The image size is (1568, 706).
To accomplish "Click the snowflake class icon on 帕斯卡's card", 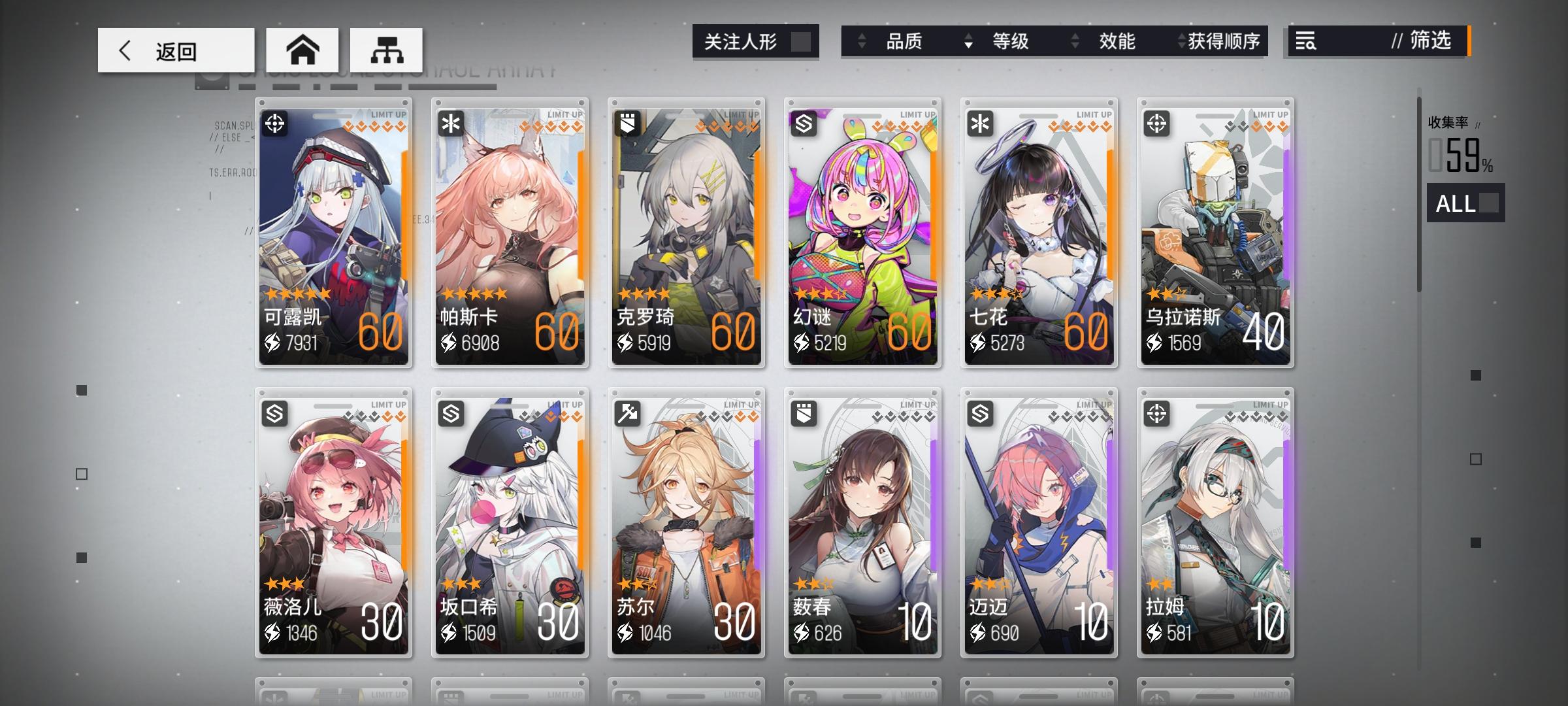I will pyautogui.click(x=449, y=124).
